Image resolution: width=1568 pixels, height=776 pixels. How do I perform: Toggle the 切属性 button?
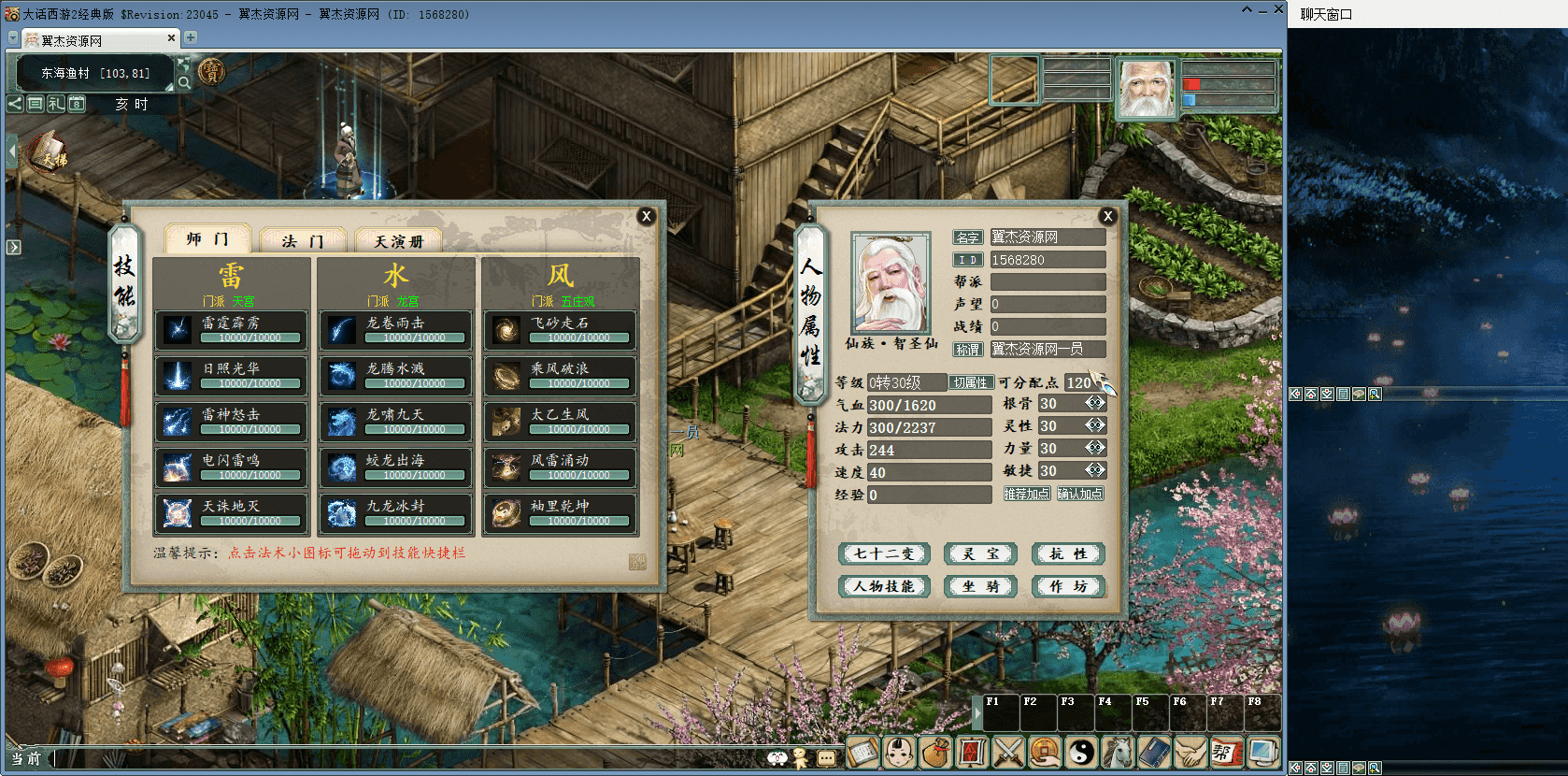970,382
